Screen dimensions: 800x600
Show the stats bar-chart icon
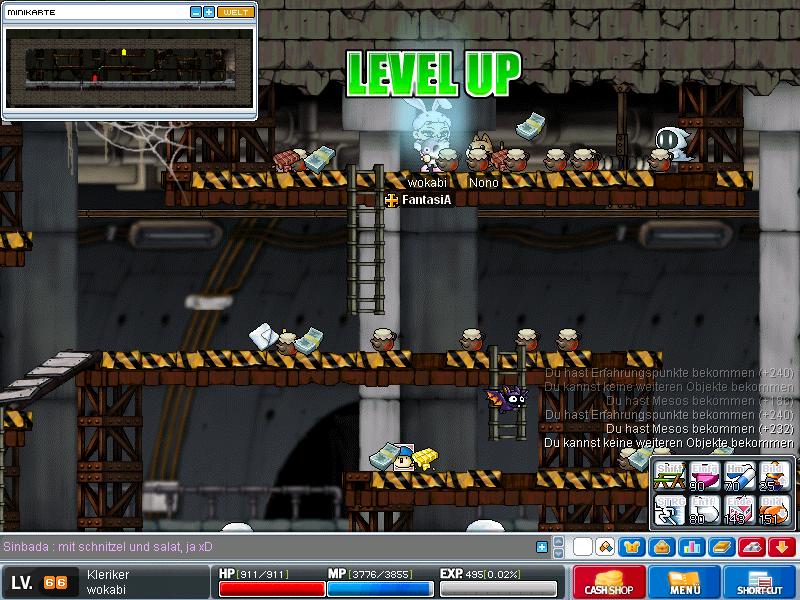[691, 547]
